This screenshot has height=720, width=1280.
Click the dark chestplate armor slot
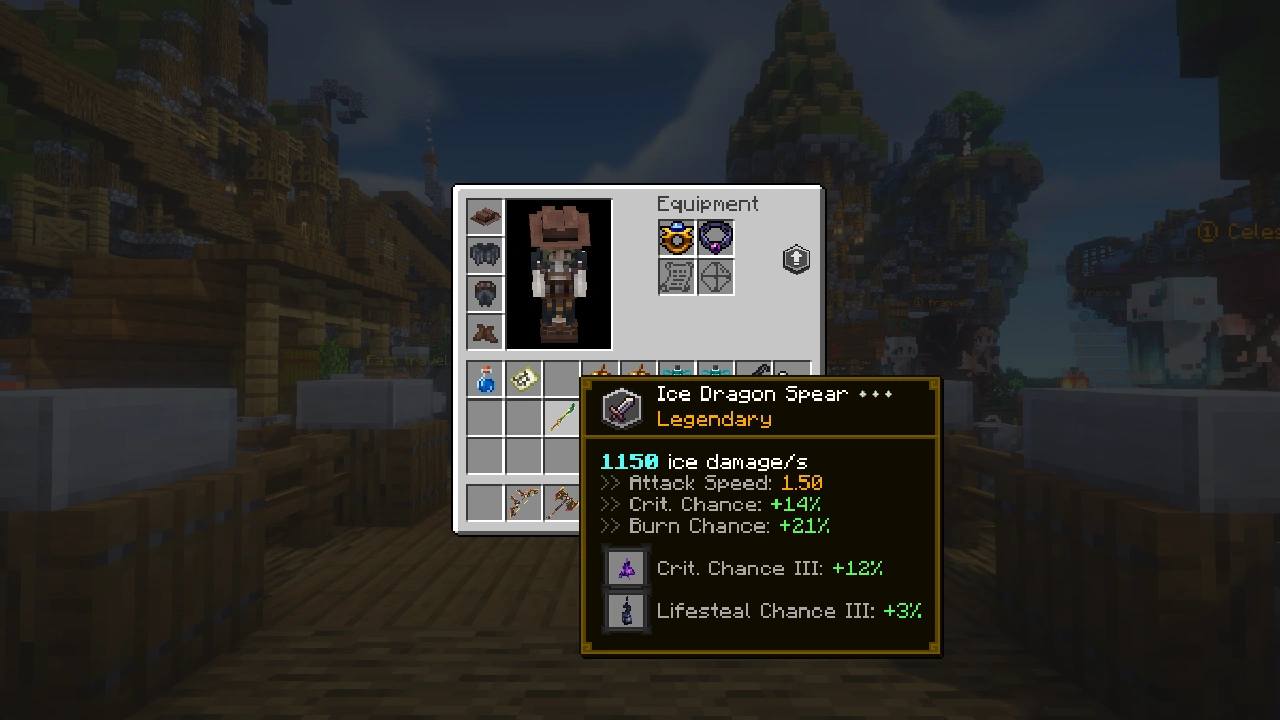pos(485,255)
